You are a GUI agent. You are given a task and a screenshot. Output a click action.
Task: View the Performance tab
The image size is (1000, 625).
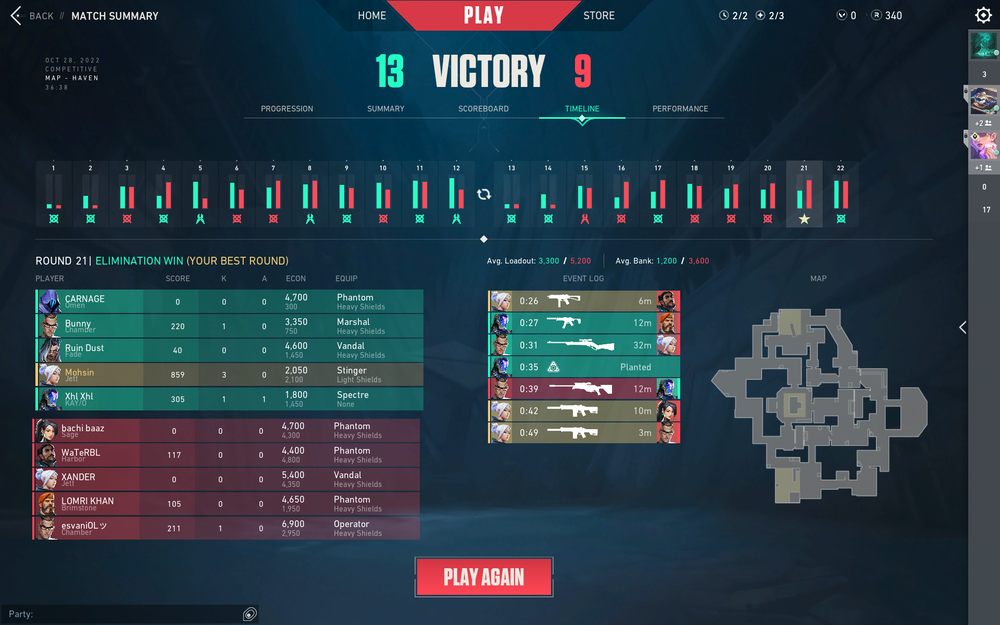(x=680, y=109)
